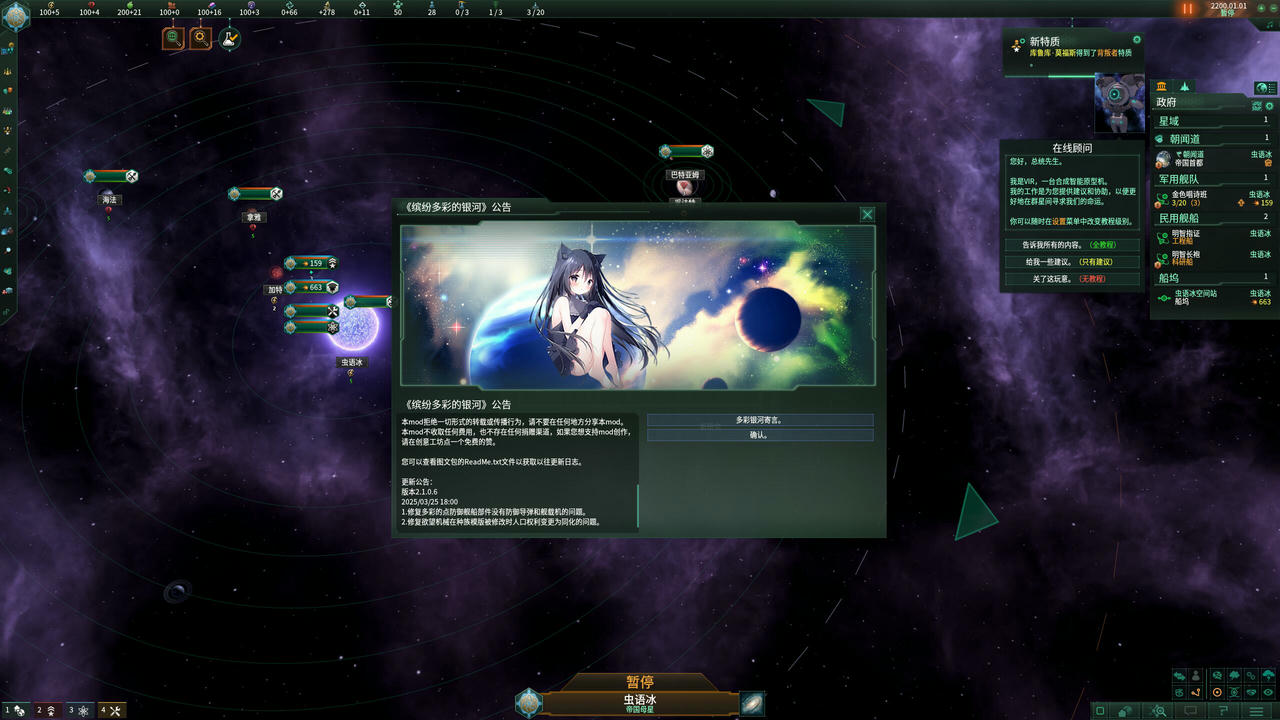Select the 明智长袍 science ship icon in outliner
This screenshot has height=720, width=1280.
pyautogui.click(x=1163, y=256)
